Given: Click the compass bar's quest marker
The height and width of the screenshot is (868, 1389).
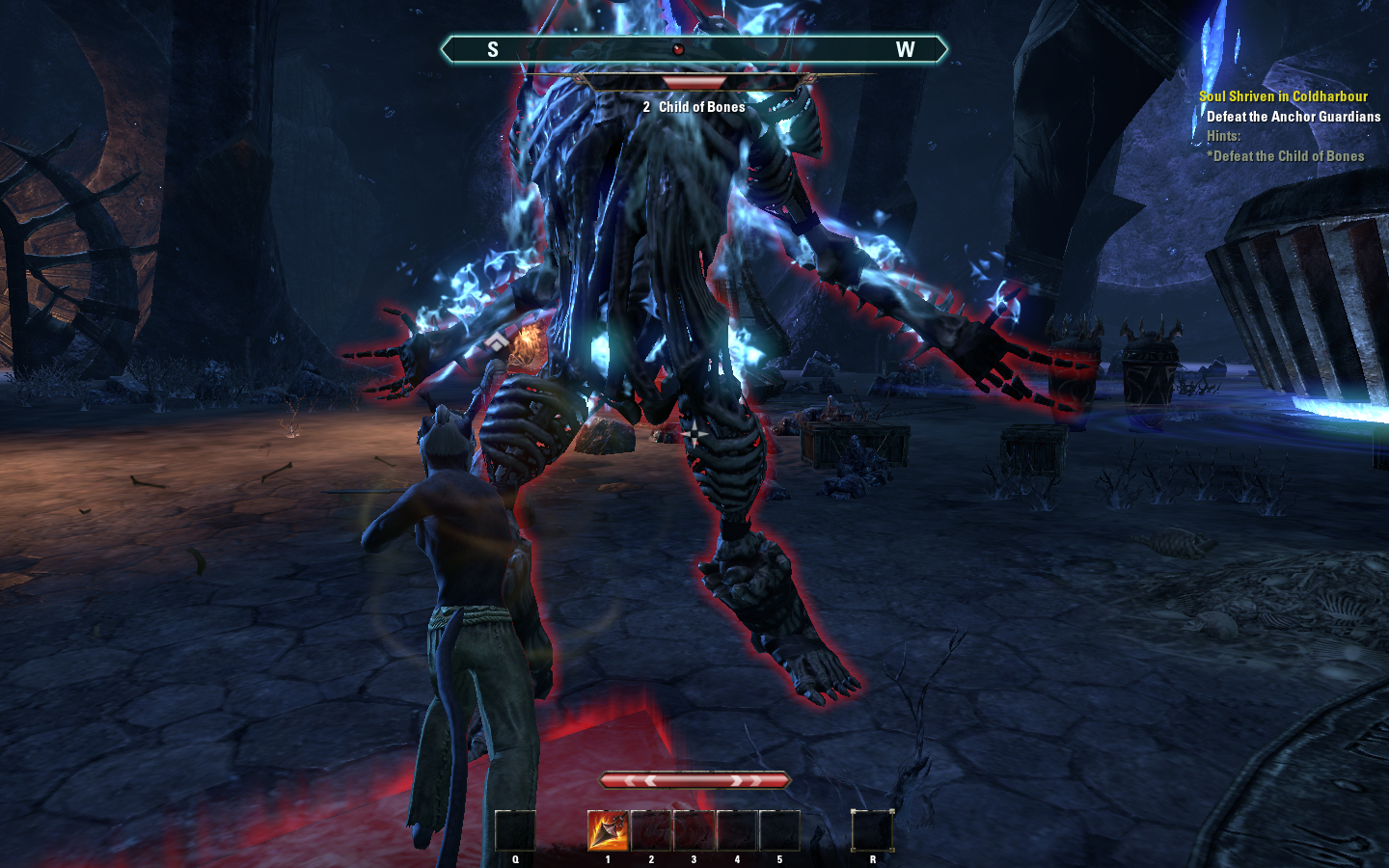Looking at the screenshot, I should [678, 49].
